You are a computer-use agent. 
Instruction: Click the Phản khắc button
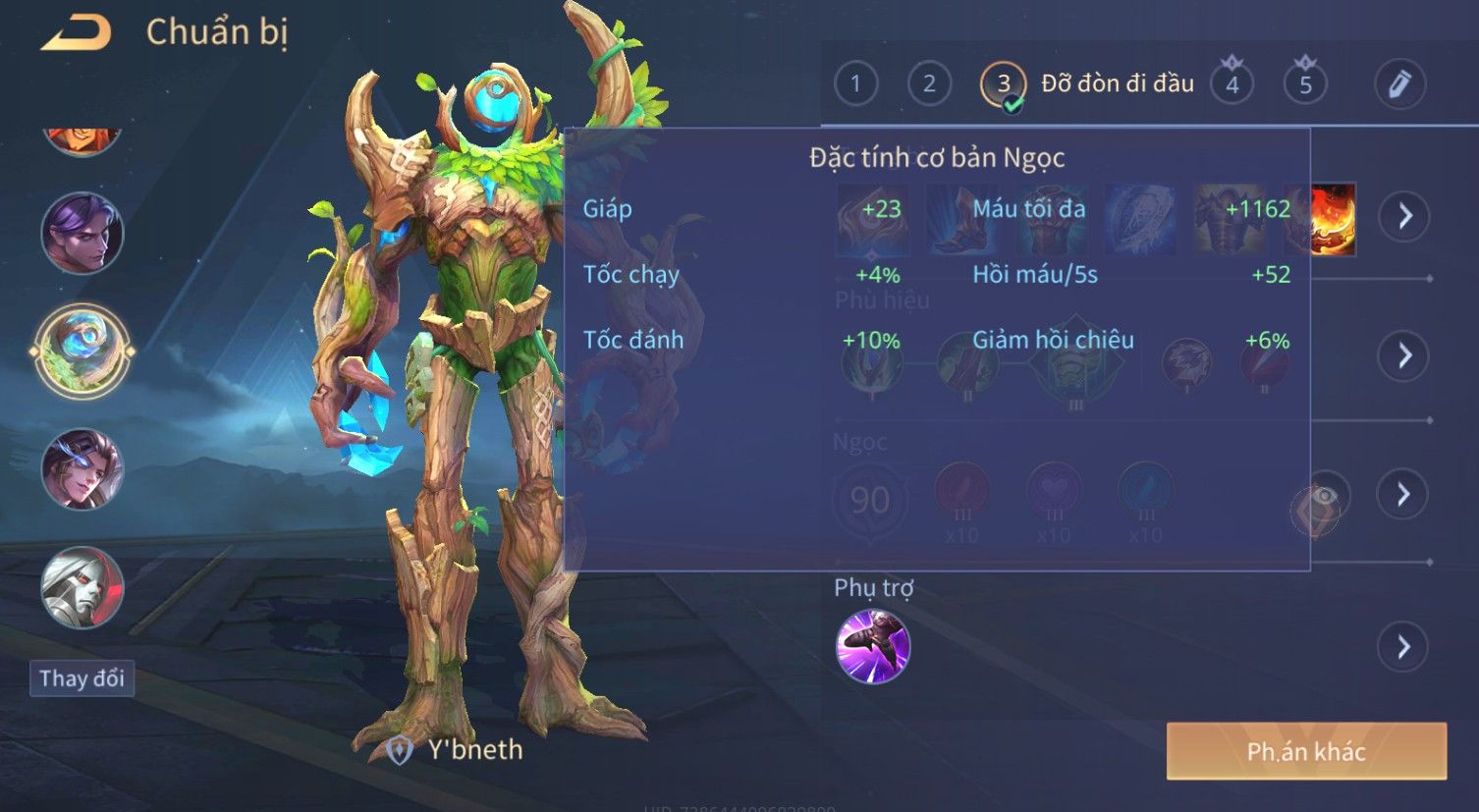[x=1306, y=752]
